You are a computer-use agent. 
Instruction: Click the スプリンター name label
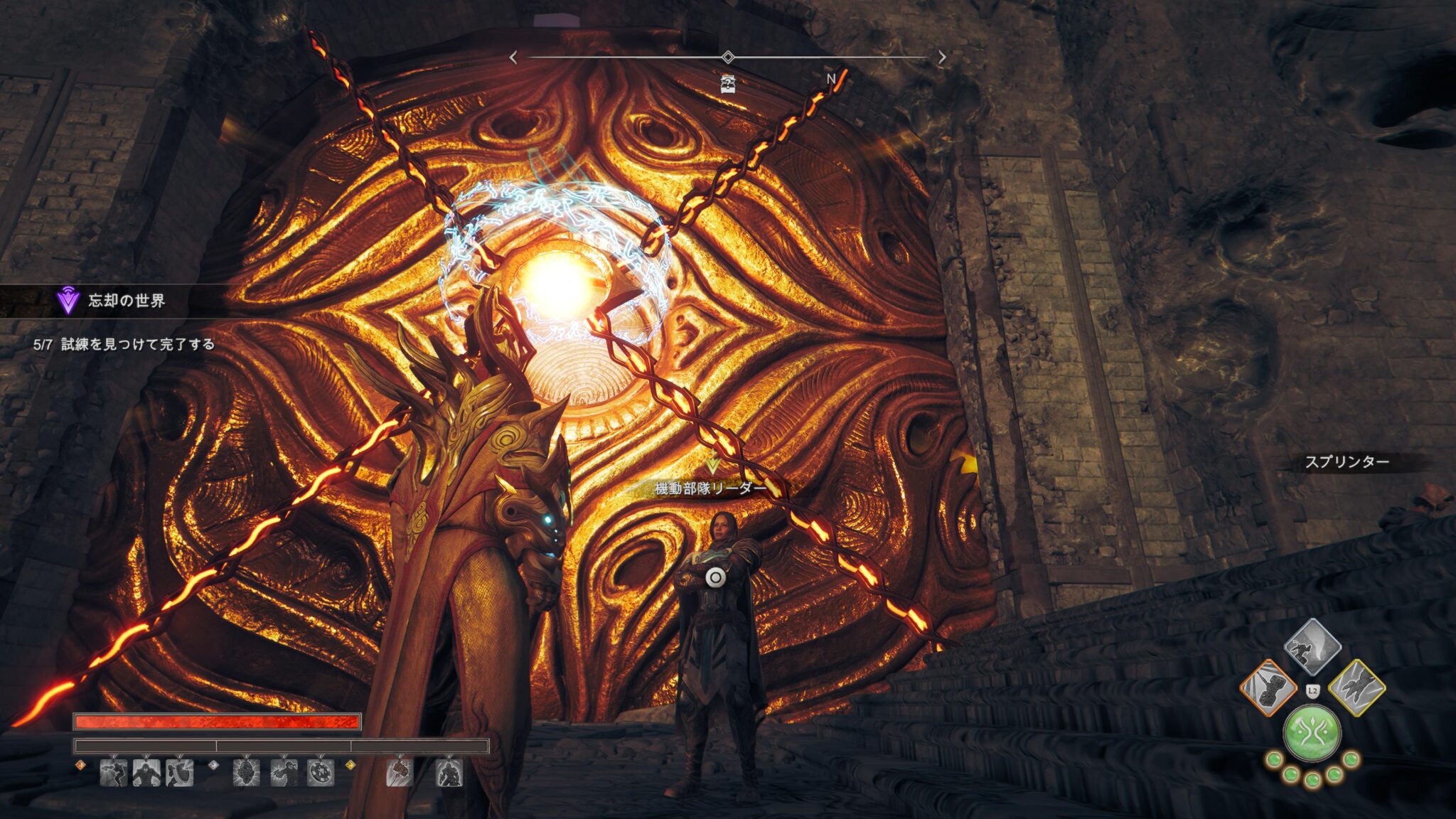click(x=1347, y=462)
